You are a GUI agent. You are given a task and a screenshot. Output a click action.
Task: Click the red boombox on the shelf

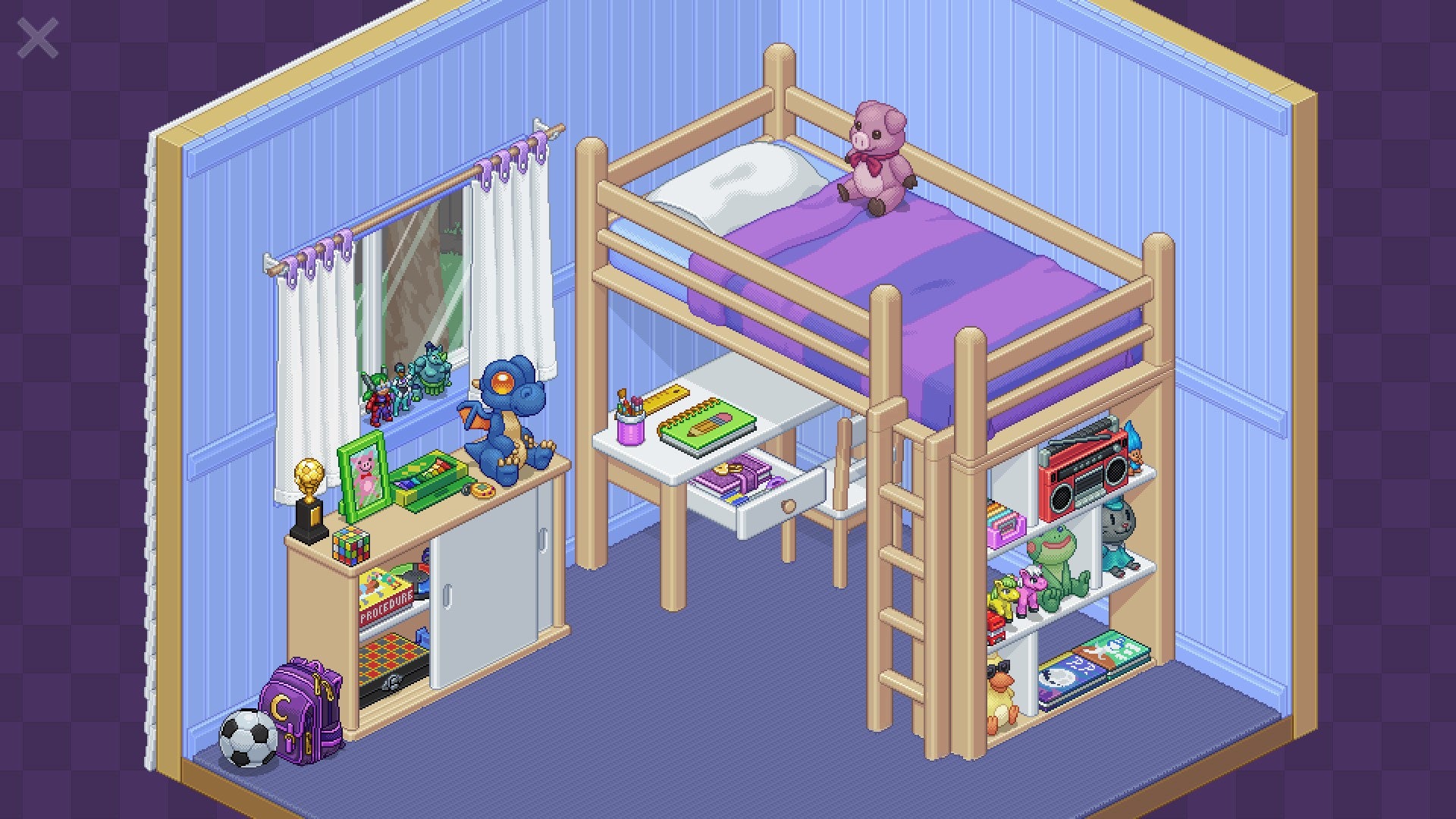pos(1084,470)
